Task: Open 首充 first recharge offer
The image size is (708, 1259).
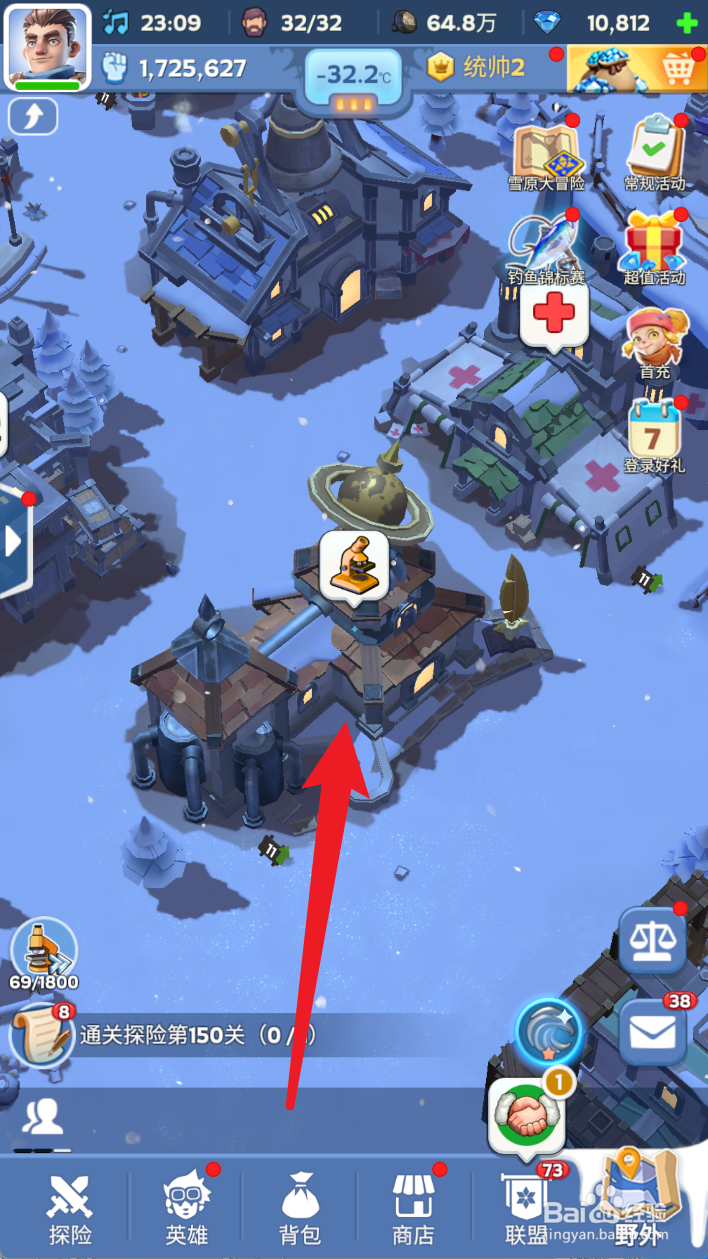Action: pyautogui.click(x=655, y=342)
